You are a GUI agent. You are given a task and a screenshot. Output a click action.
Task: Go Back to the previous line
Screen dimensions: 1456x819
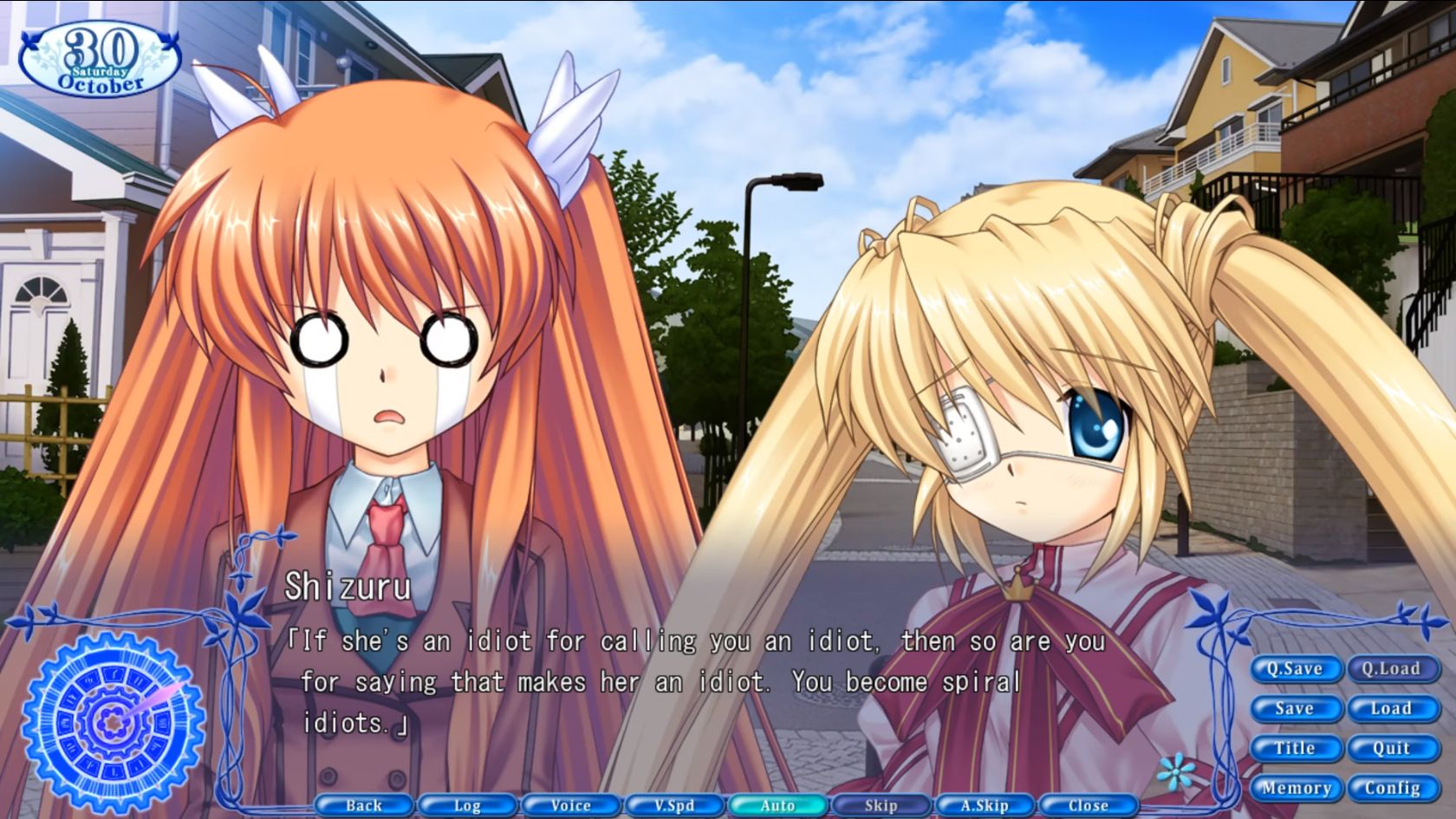(362, 805)
